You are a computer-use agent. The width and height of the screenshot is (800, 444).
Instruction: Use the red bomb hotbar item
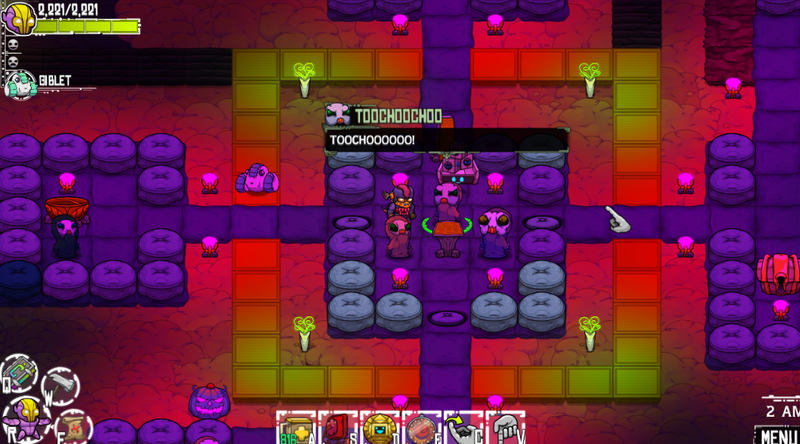tap(338, 429)
